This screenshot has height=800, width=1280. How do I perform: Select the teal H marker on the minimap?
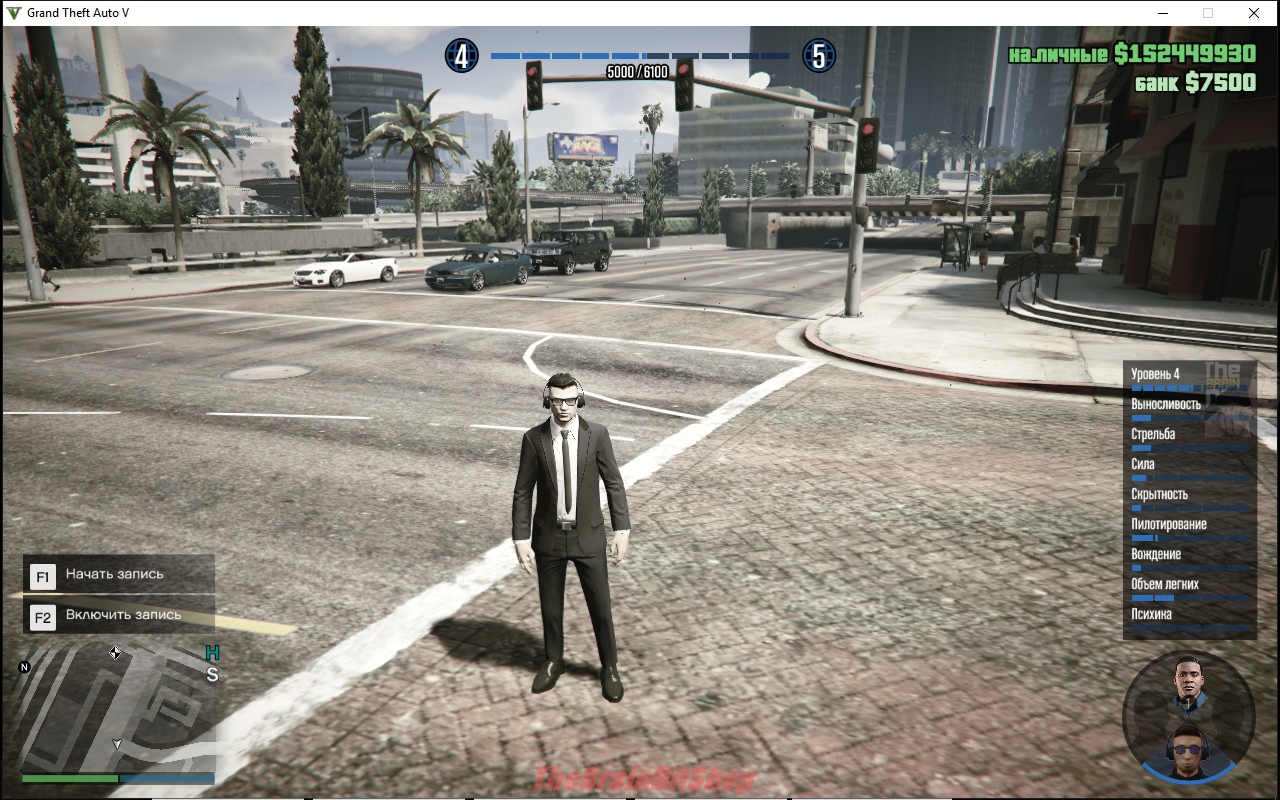(212, 653)
